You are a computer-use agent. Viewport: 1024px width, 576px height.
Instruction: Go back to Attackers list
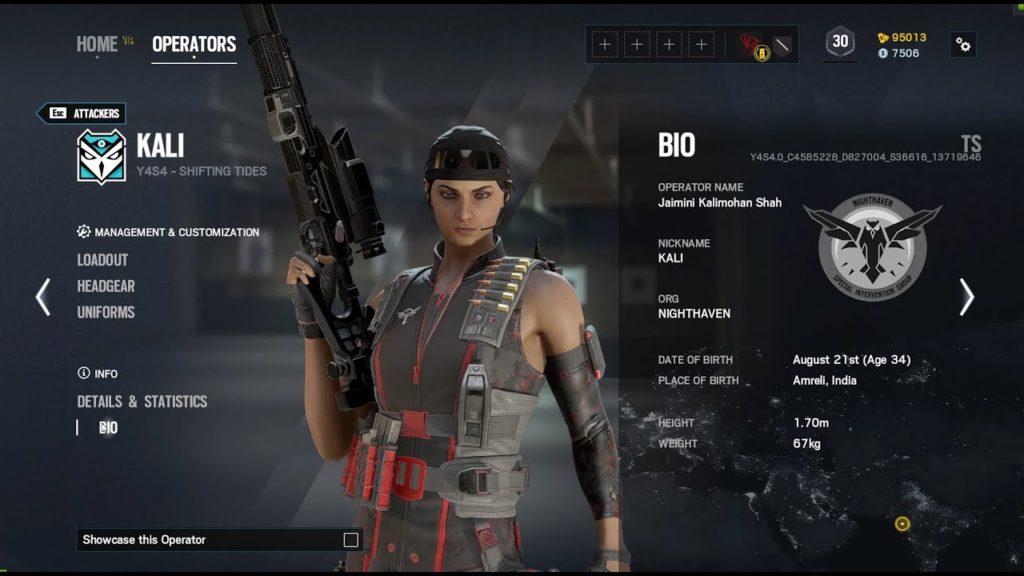point(82,113)
